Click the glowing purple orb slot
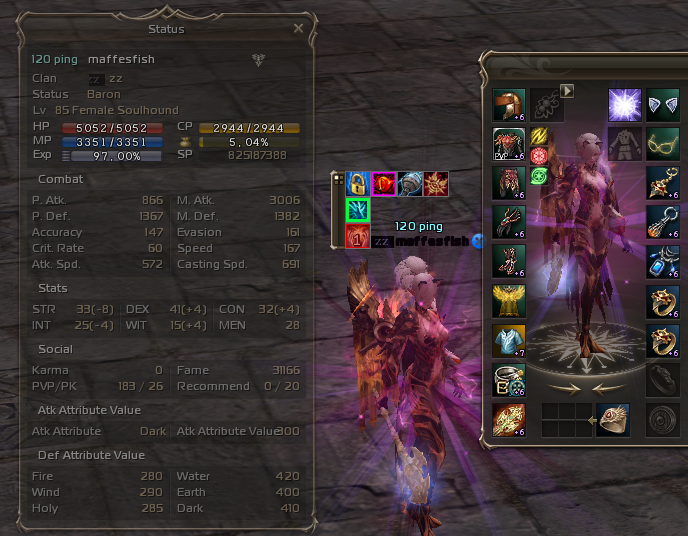 pos(625,105)
